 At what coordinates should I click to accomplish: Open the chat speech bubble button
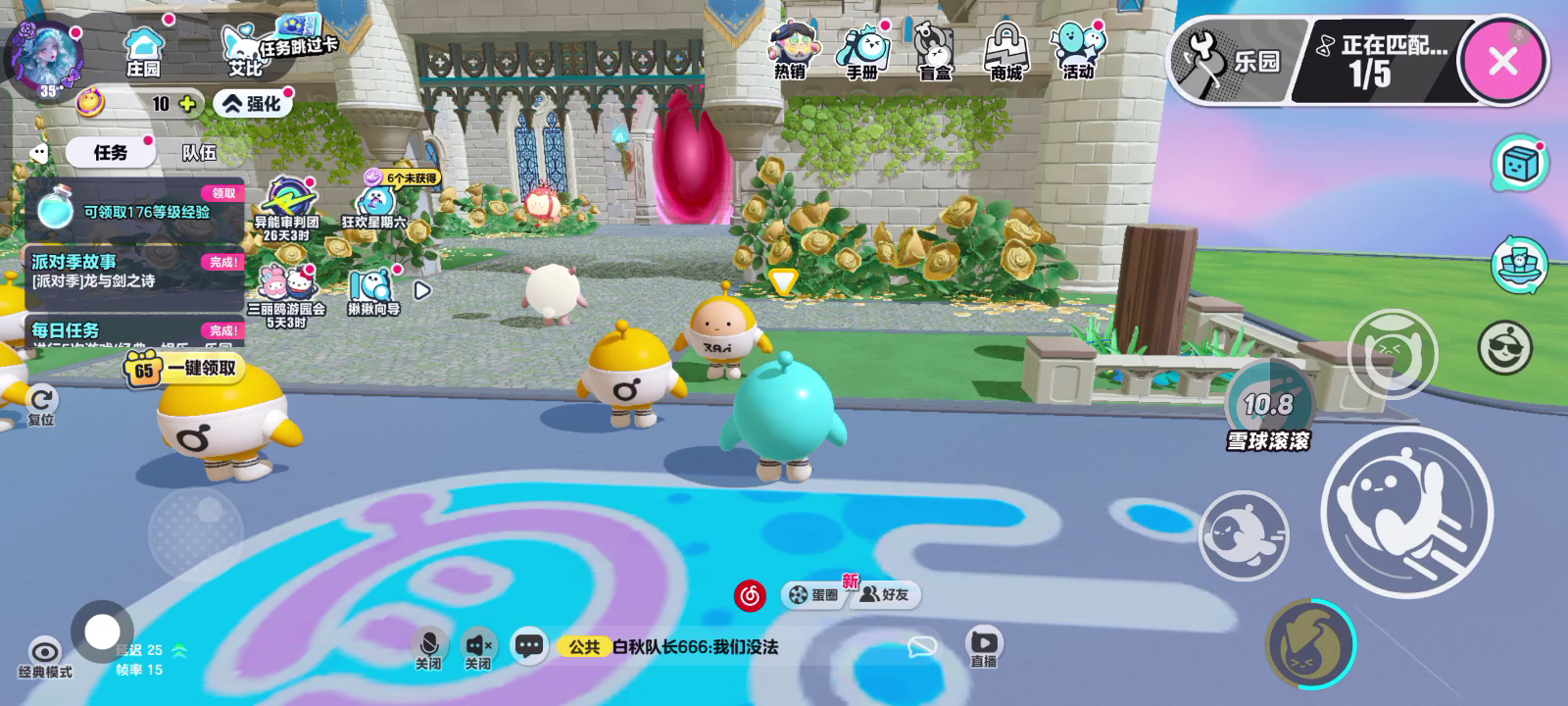[529, 646]
